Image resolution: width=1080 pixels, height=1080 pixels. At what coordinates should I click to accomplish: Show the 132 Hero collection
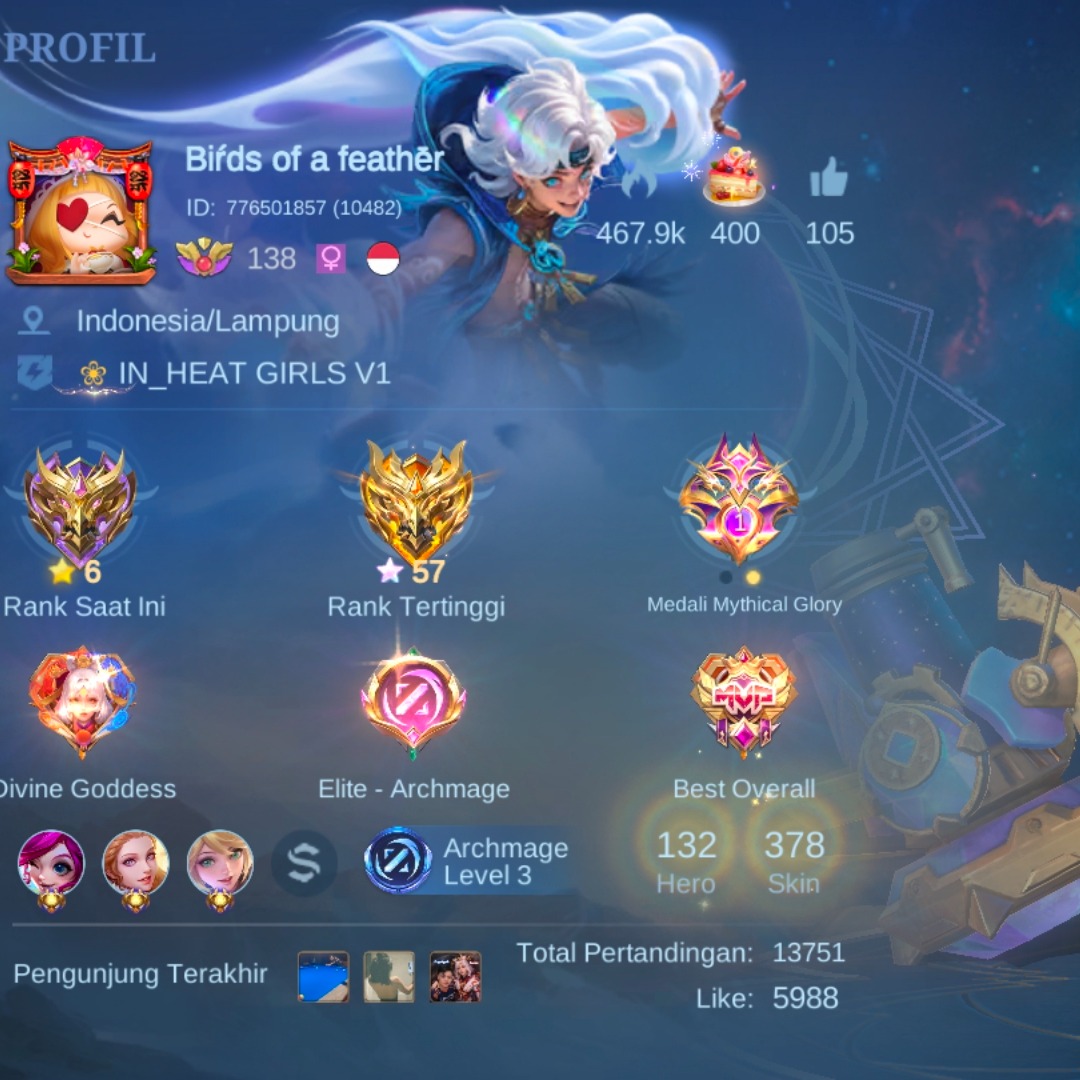tap(686, 860)
